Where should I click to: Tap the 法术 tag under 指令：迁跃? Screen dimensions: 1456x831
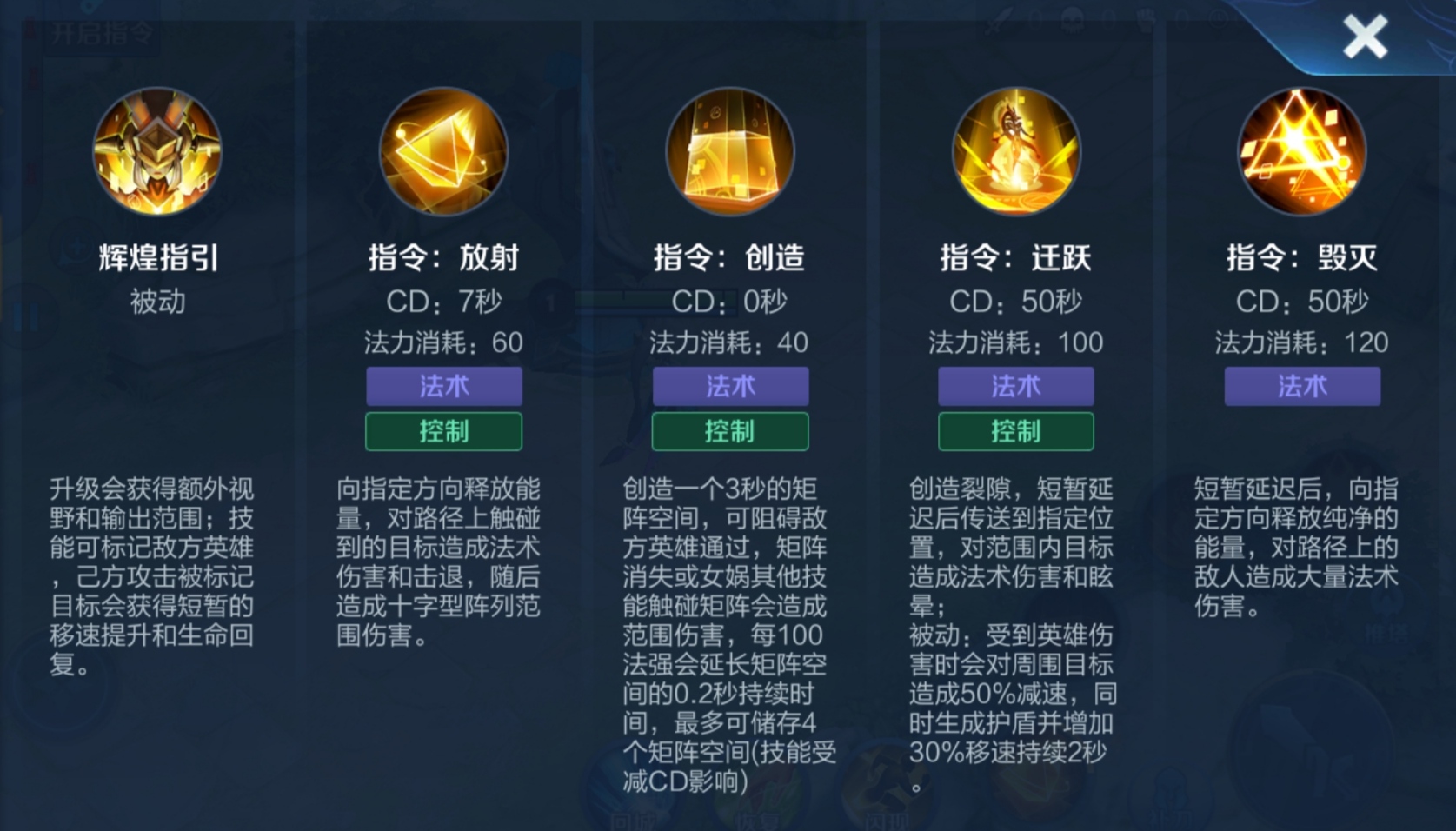tap(1014, 386)
